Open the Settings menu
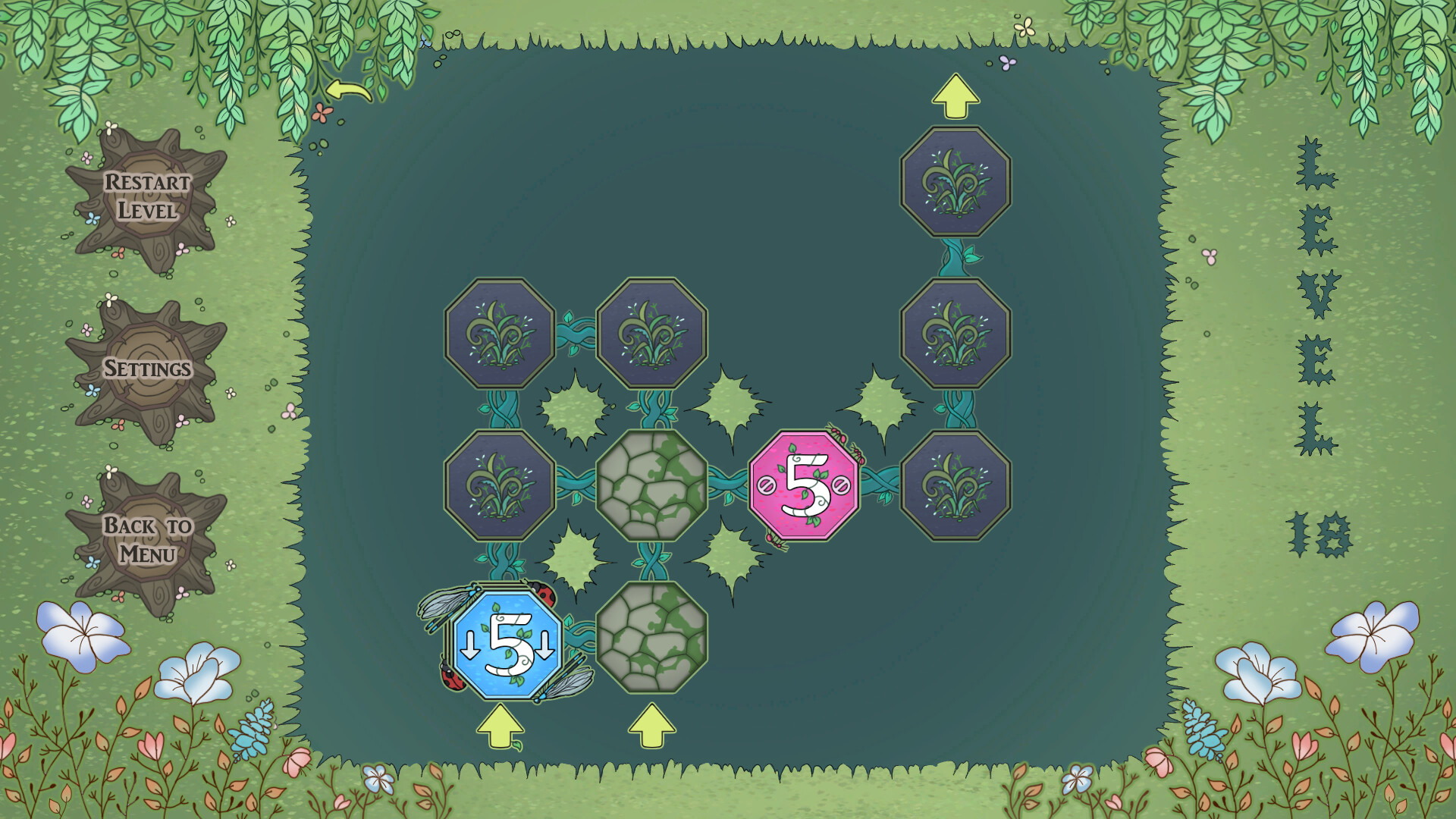Viewport: 1456px width, 819px height. coord(149,369)
